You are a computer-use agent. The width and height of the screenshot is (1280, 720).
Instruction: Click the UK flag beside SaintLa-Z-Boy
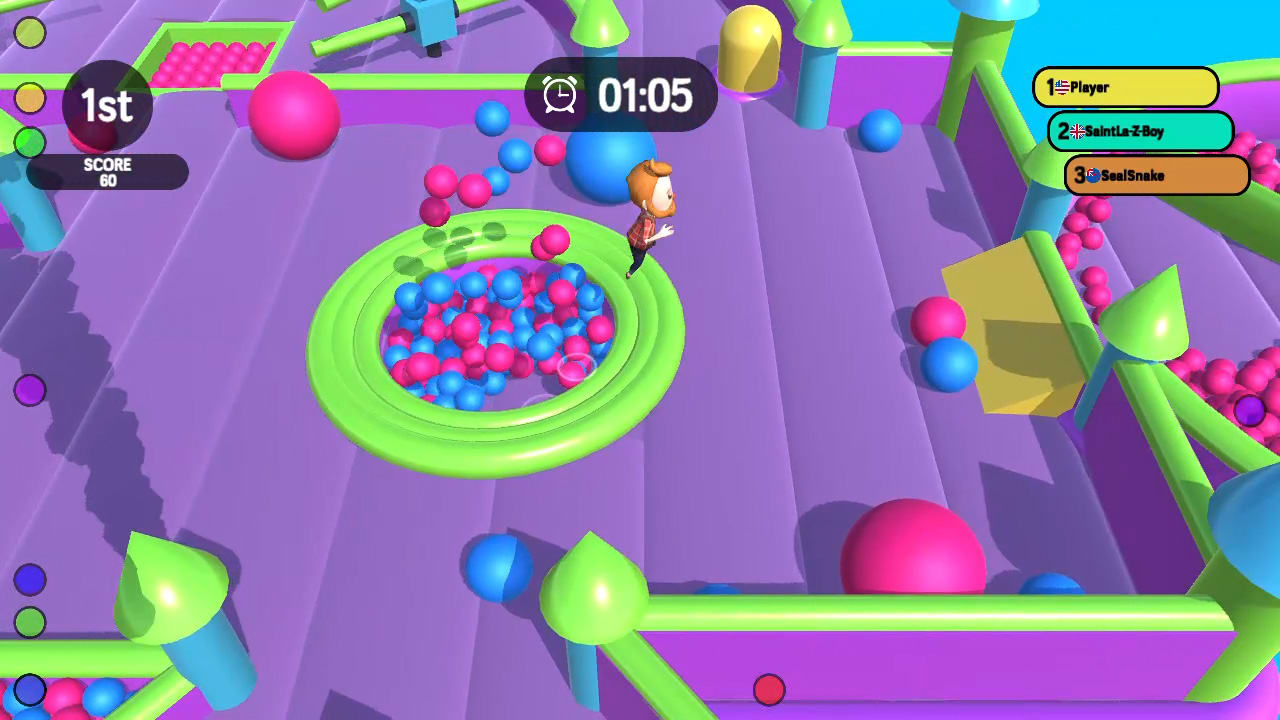click(x=1077, y=131)
